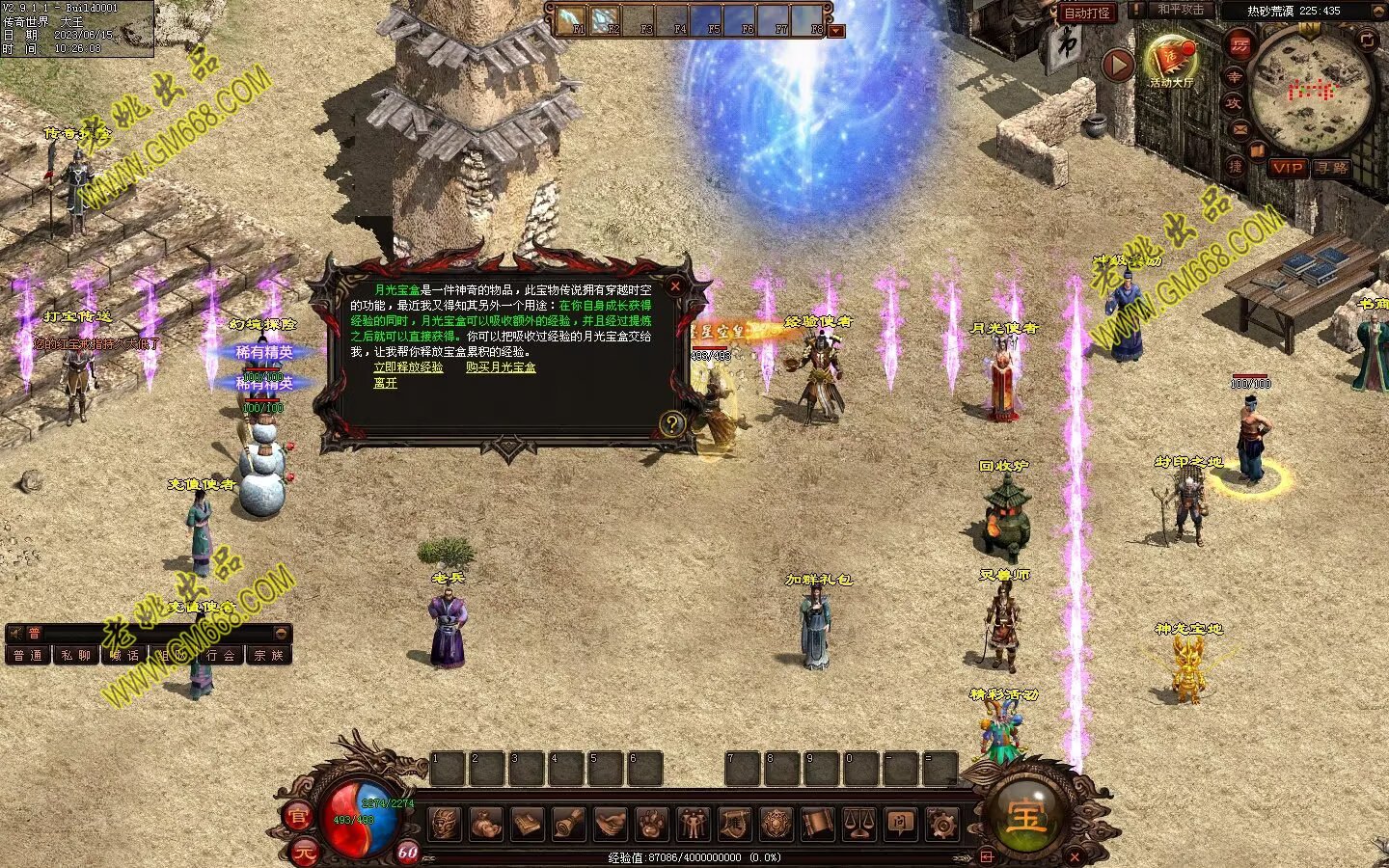
Task: Open the gear settings icon
Action: (x=941, y=825)
